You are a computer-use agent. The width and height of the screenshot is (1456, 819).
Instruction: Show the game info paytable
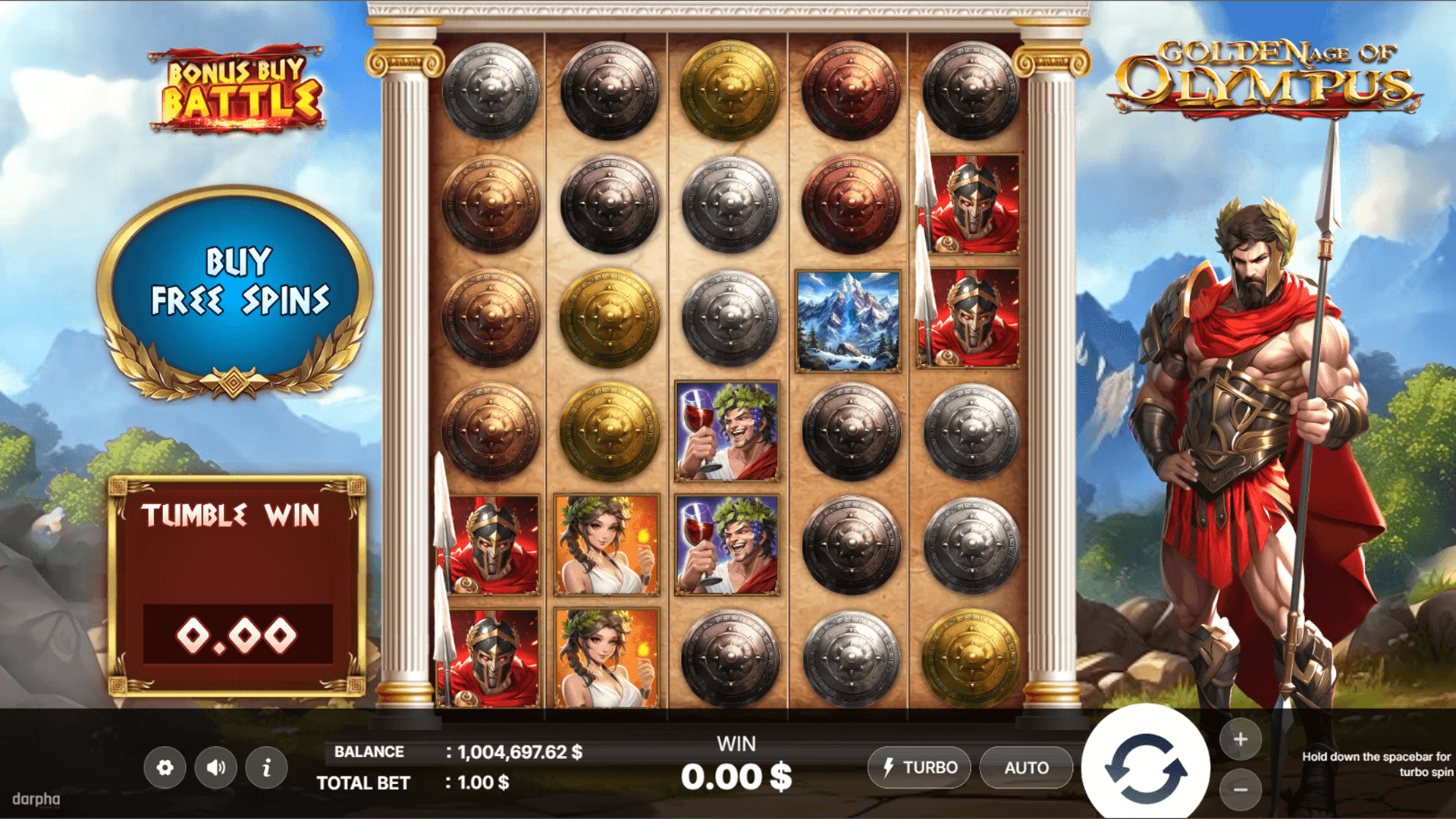266,767
